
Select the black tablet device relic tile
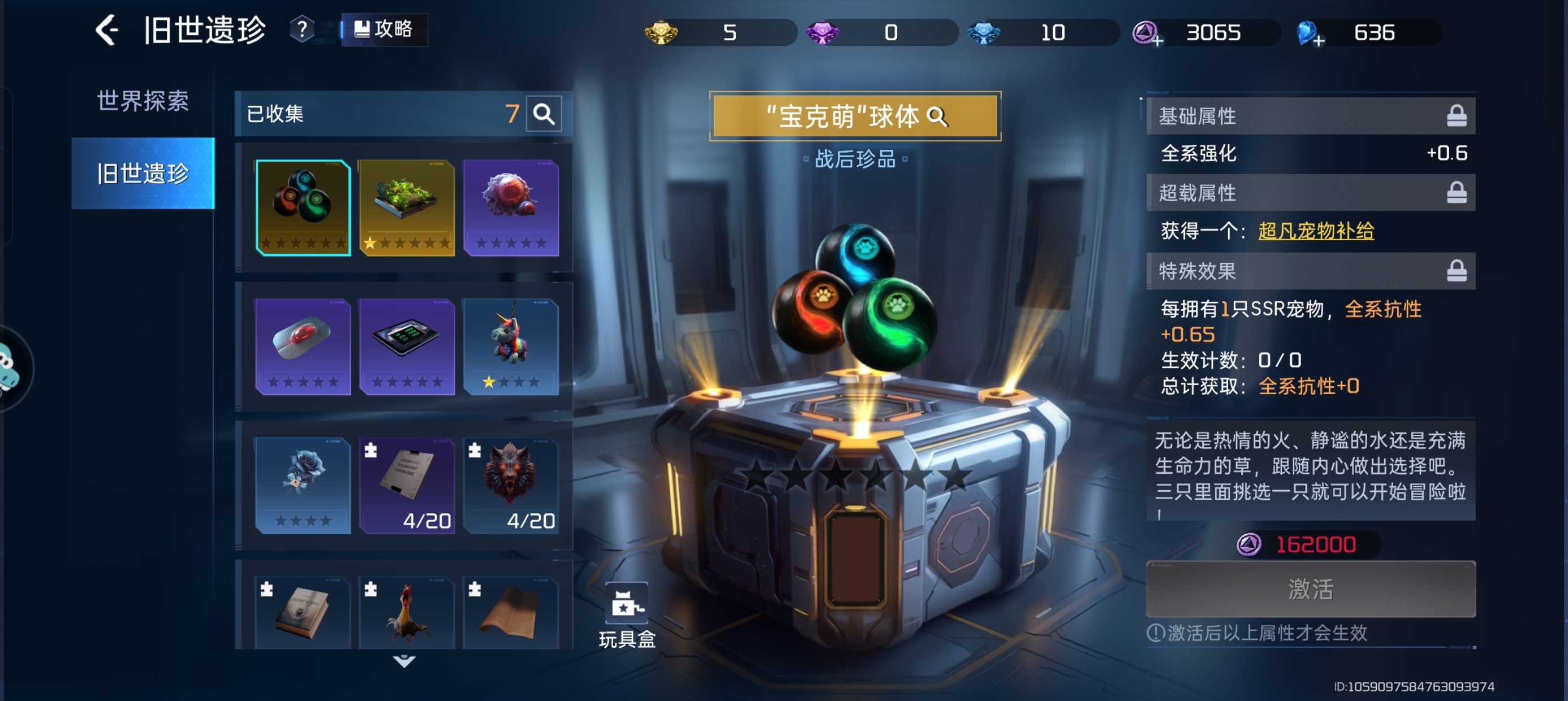[x=407, y=346]
